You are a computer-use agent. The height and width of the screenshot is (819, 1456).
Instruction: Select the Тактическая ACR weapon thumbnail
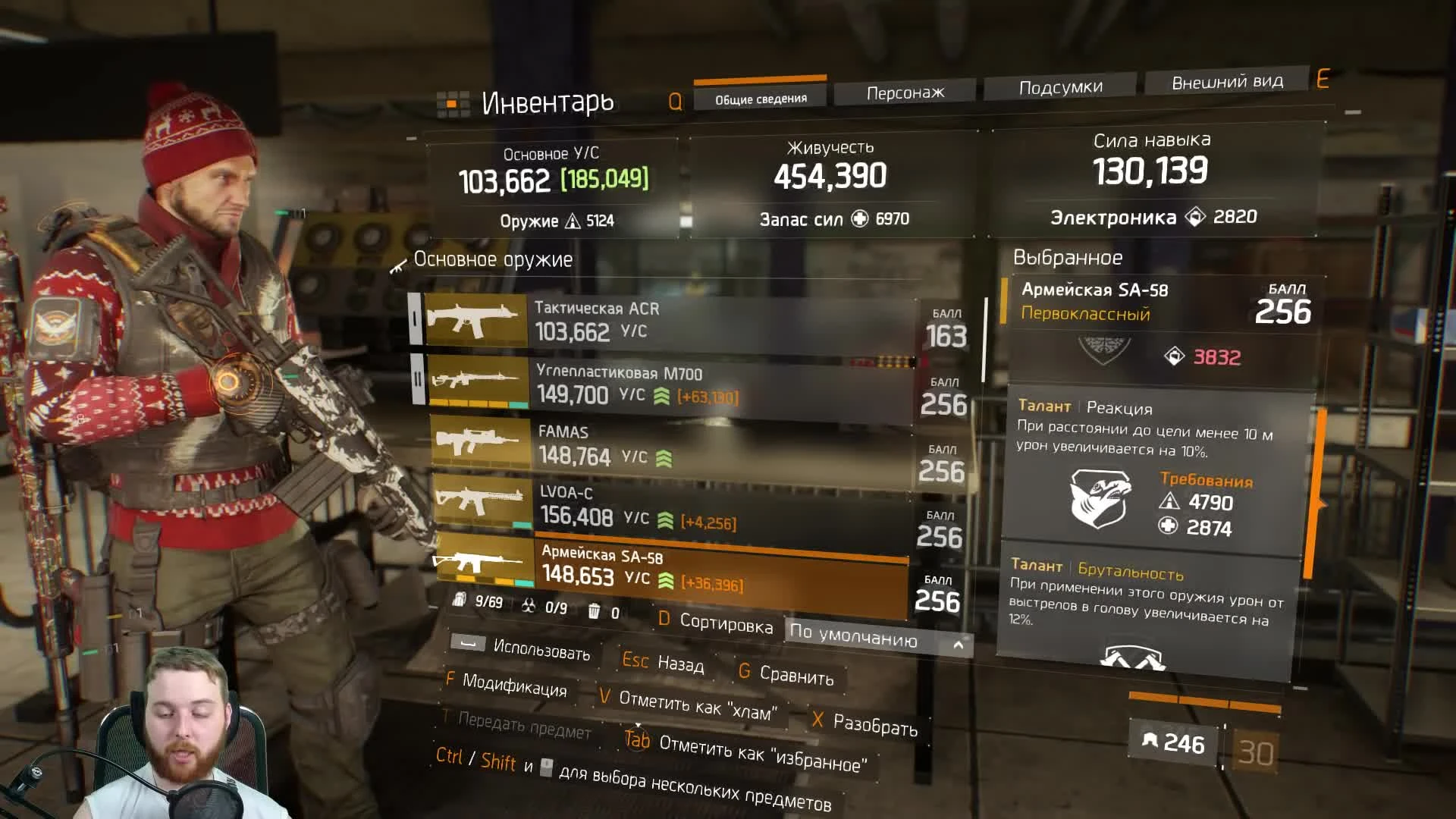[x=476, y=320]
